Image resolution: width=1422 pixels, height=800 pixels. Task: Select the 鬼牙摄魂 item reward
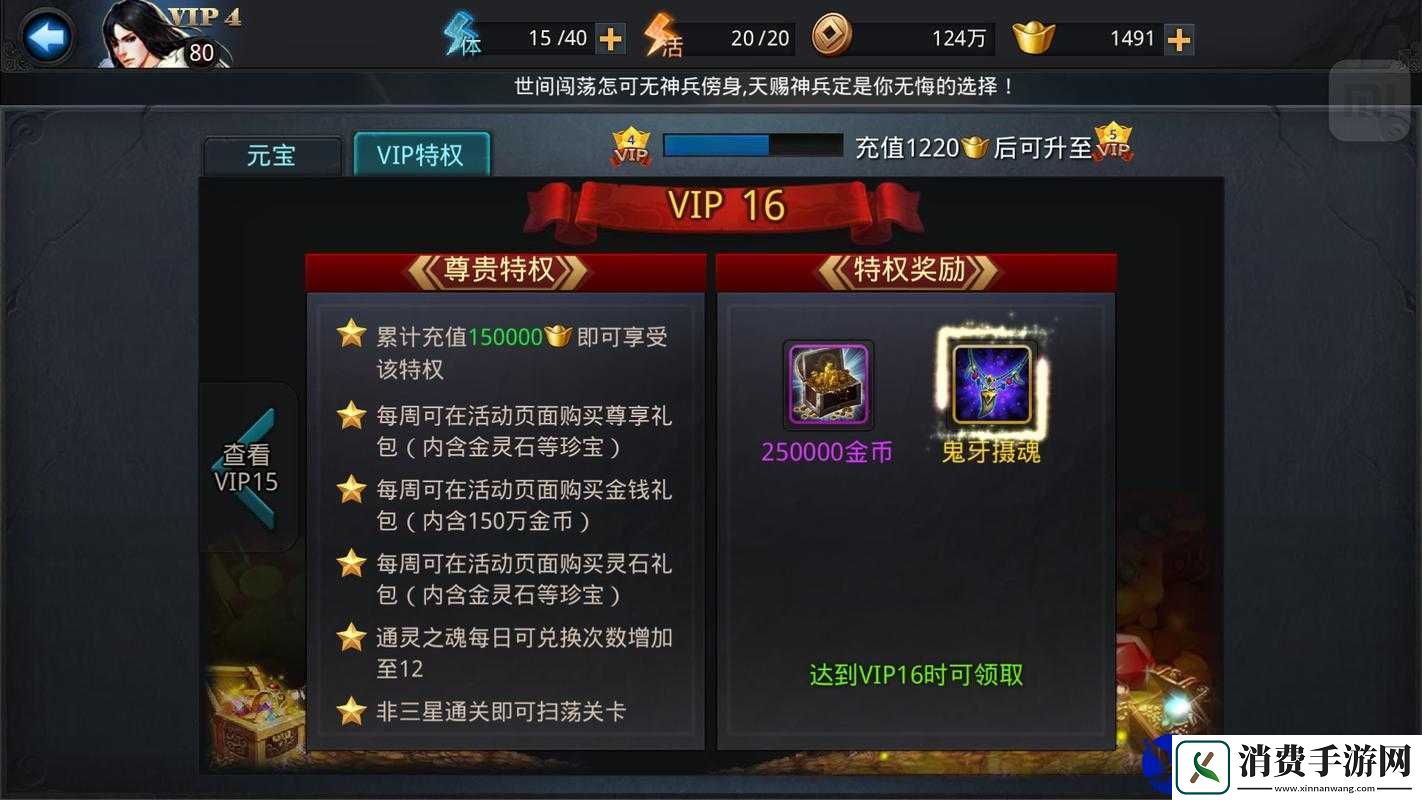[x=988, y=386]
